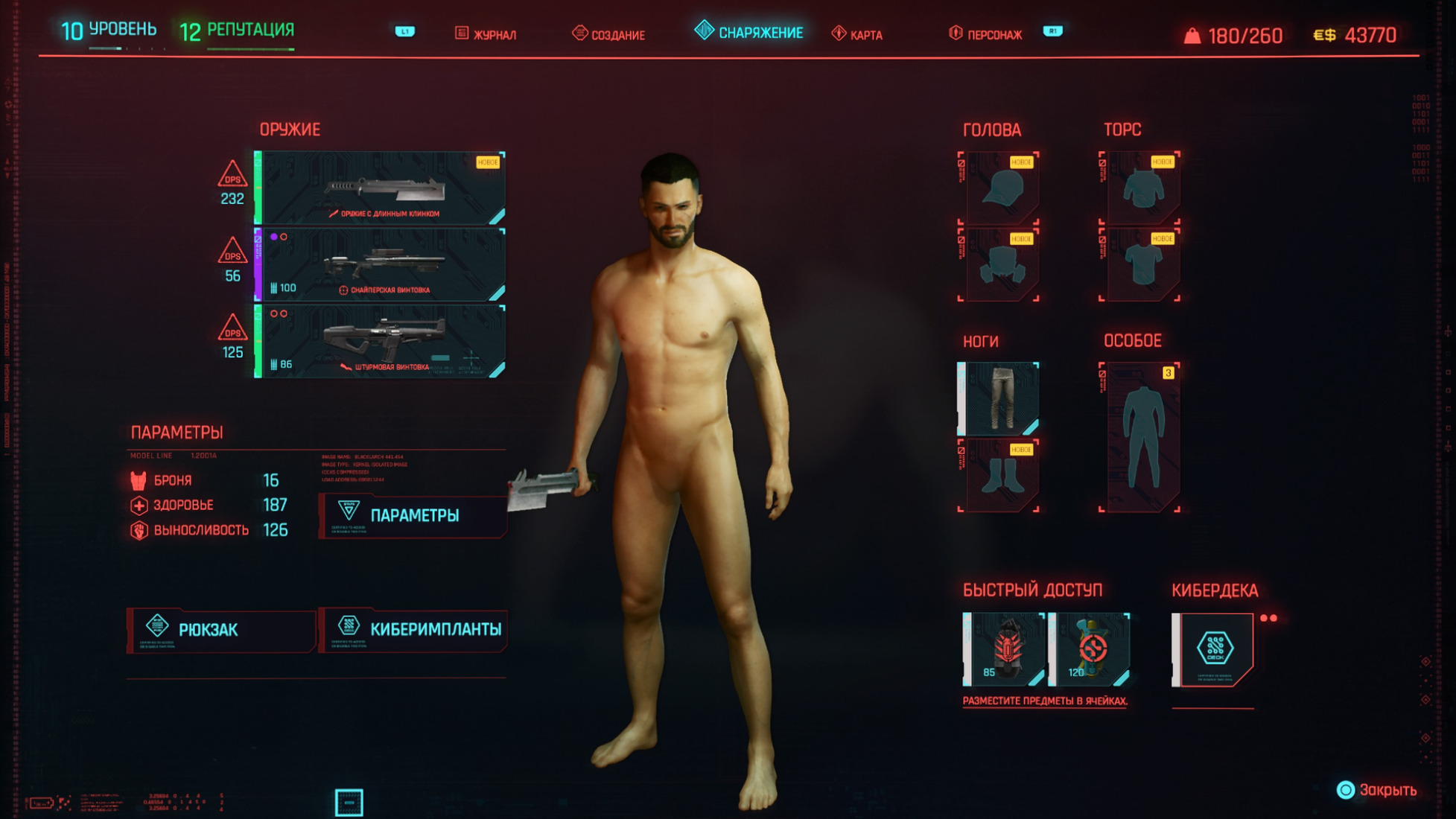The width and height of the screenshot is (1456, 819).
Task: Open the special outfit bodysuit slot
Action: [1139, 438]
